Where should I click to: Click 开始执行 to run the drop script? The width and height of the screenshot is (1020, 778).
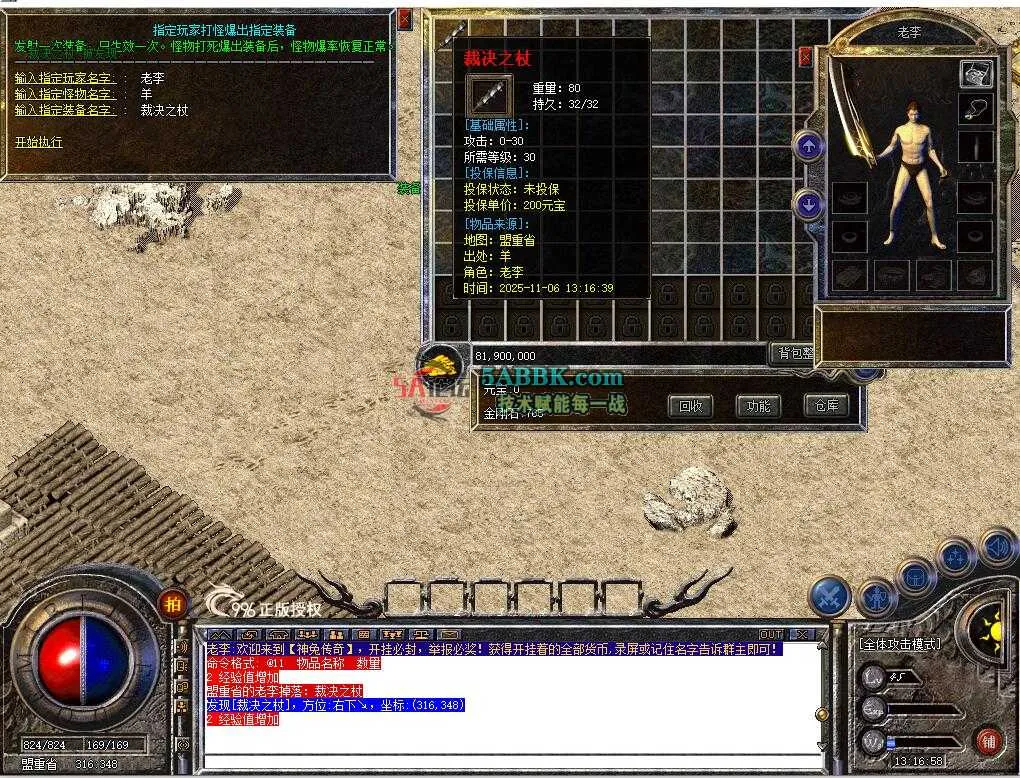click(x=39, y=142)
